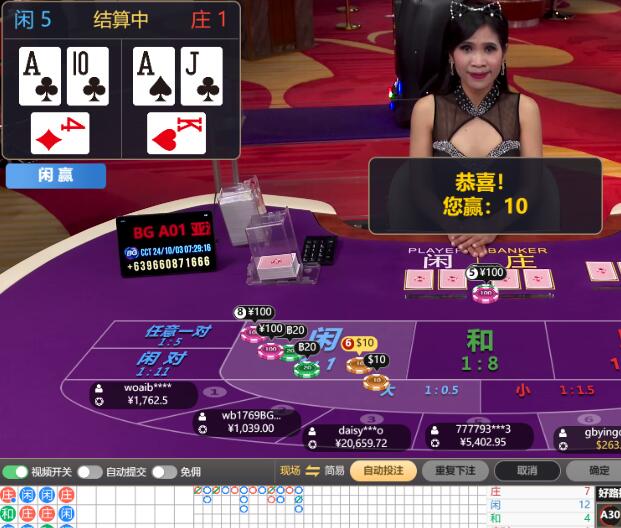The height and width of the screenshot is (528, 621).
Task: Repeat last bet with 重复下注
Action: 455,470
